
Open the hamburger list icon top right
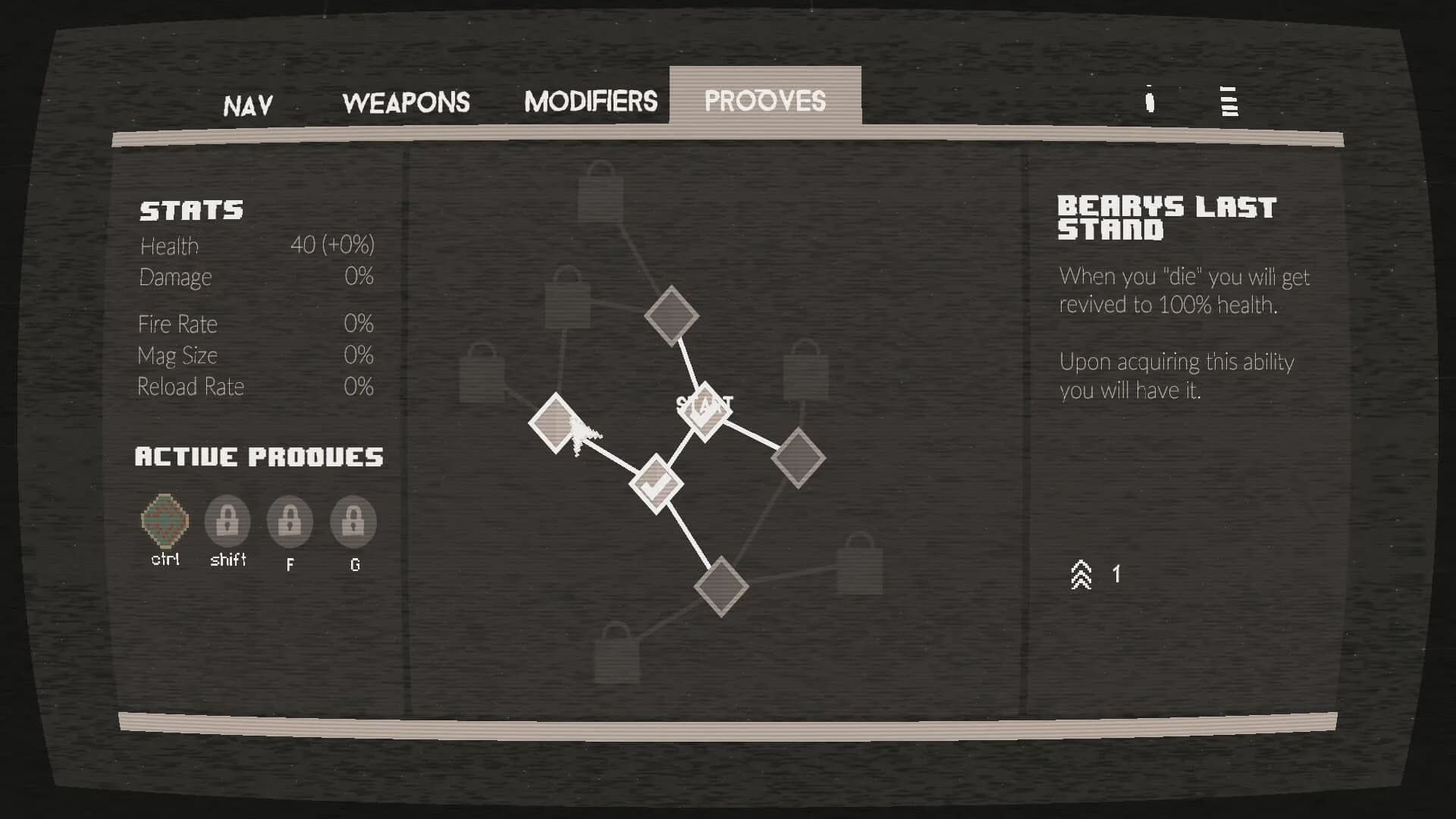pyautogui.click(x=1227, y=102)
